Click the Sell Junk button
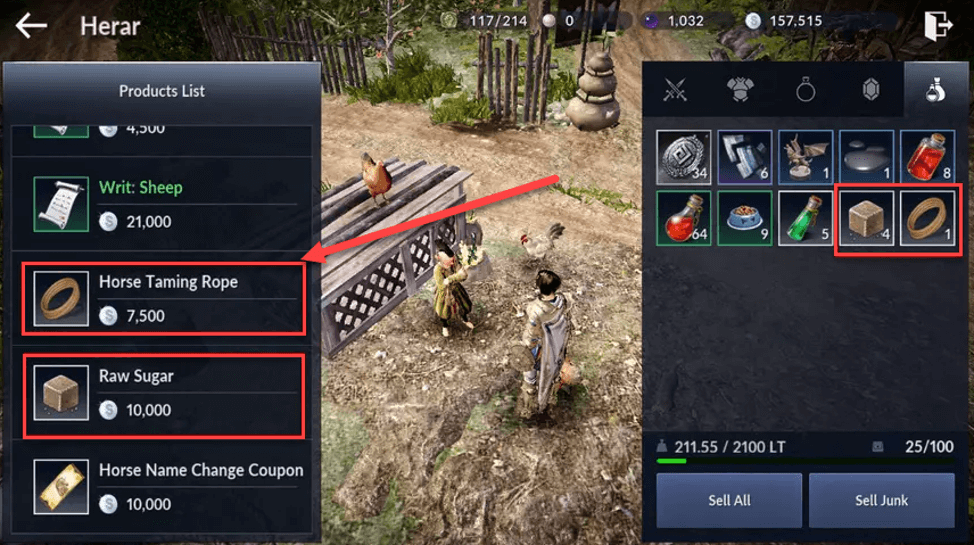974x545 pixels. coord(881,500)
